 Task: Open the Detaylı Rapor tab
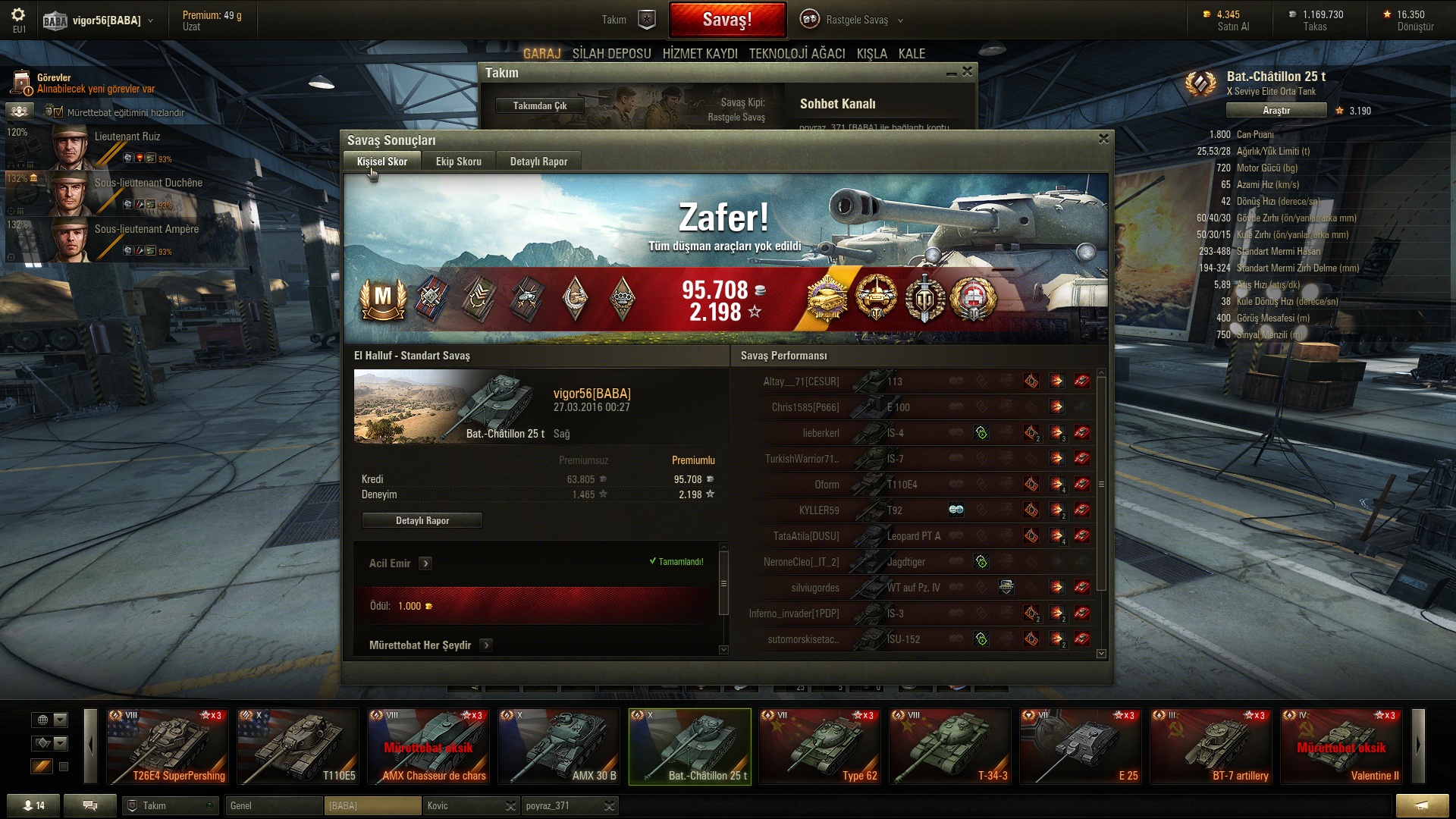click(x=538, y=162)
